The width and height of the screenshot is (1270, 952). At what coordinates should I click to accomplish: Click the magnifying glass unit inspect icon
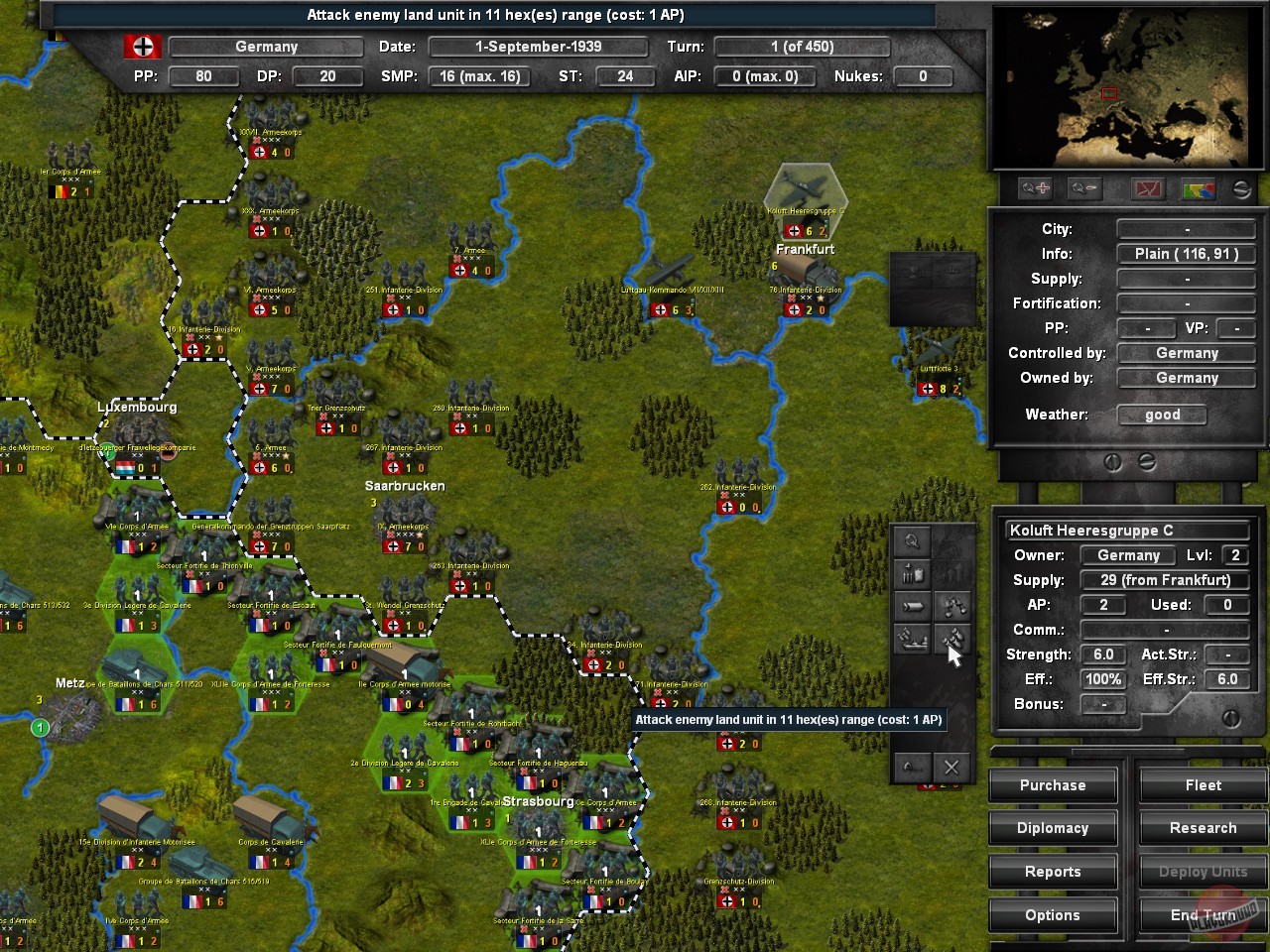[x=910, y=541]
